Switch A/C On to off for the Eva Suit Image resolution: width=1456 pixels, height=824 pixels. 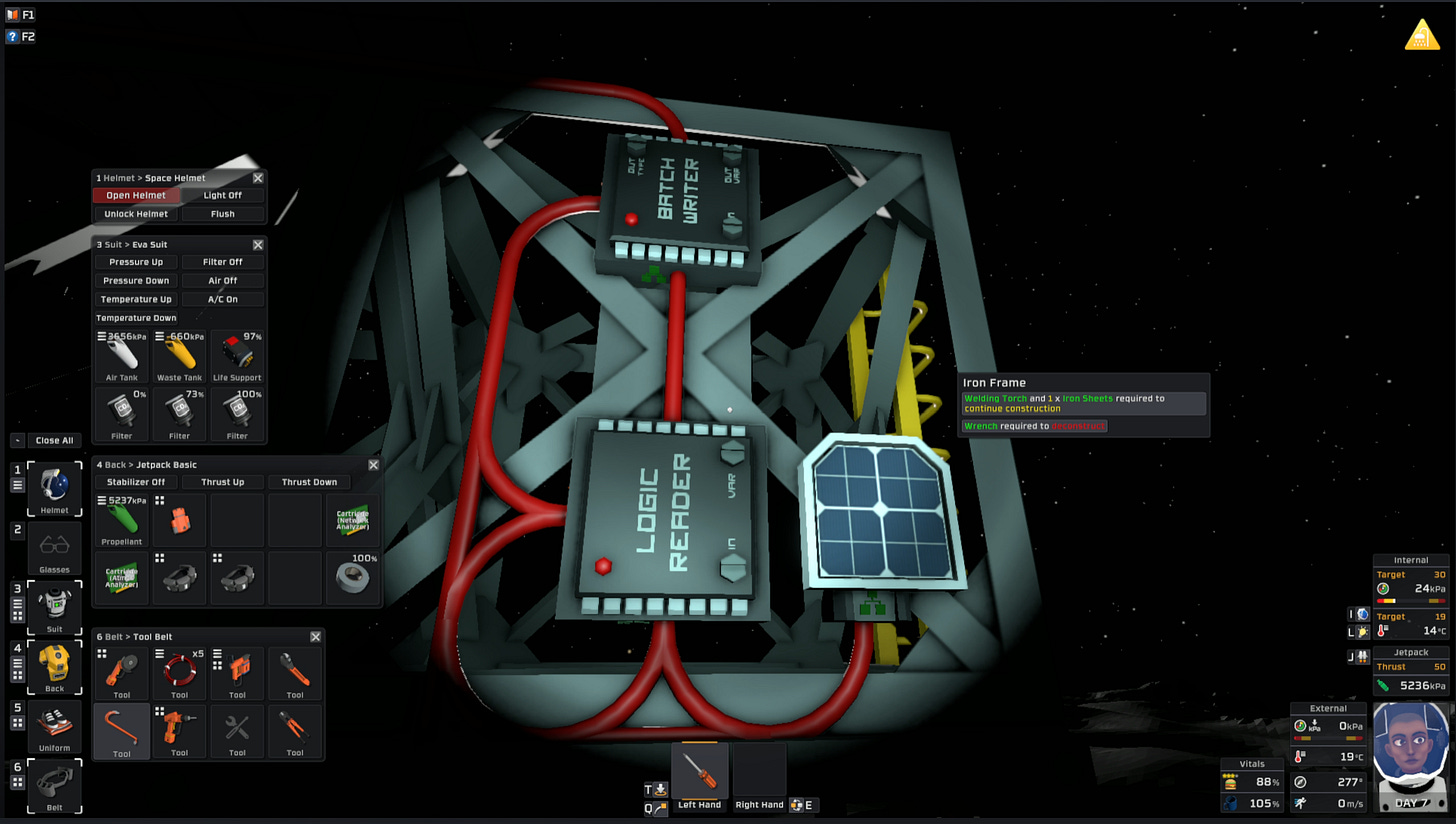coord(222,298)
